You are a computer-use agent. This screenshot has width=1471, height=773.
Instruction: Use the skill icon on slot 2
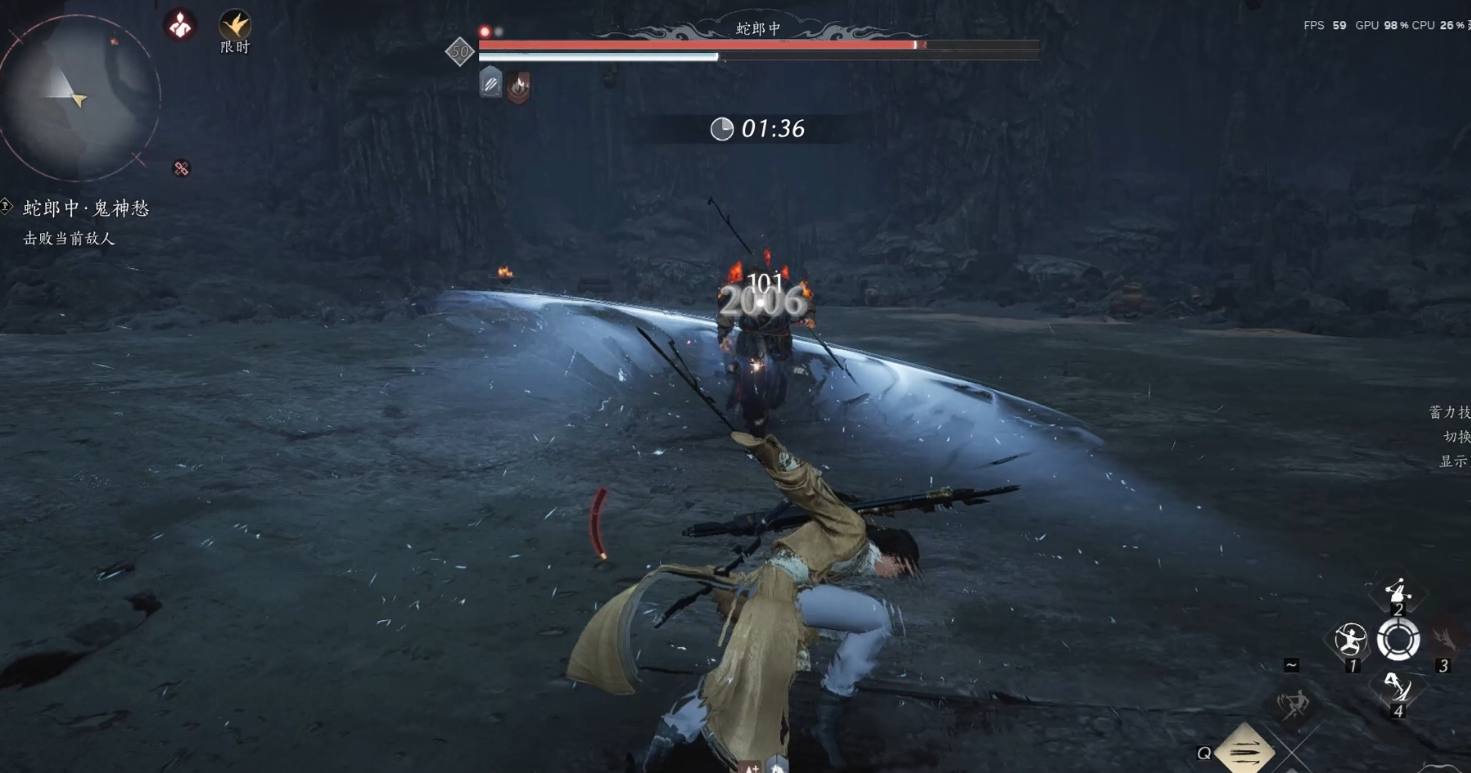(1398, 592)
